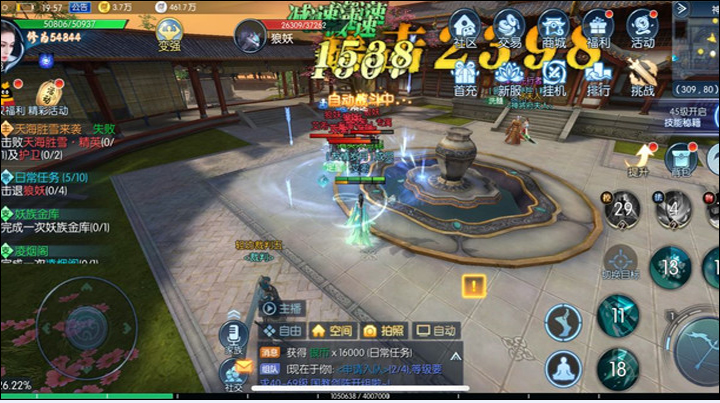Open the 排行 rankings menu
The width and height of the screenshot is (720, 403).
pos(598,74)
